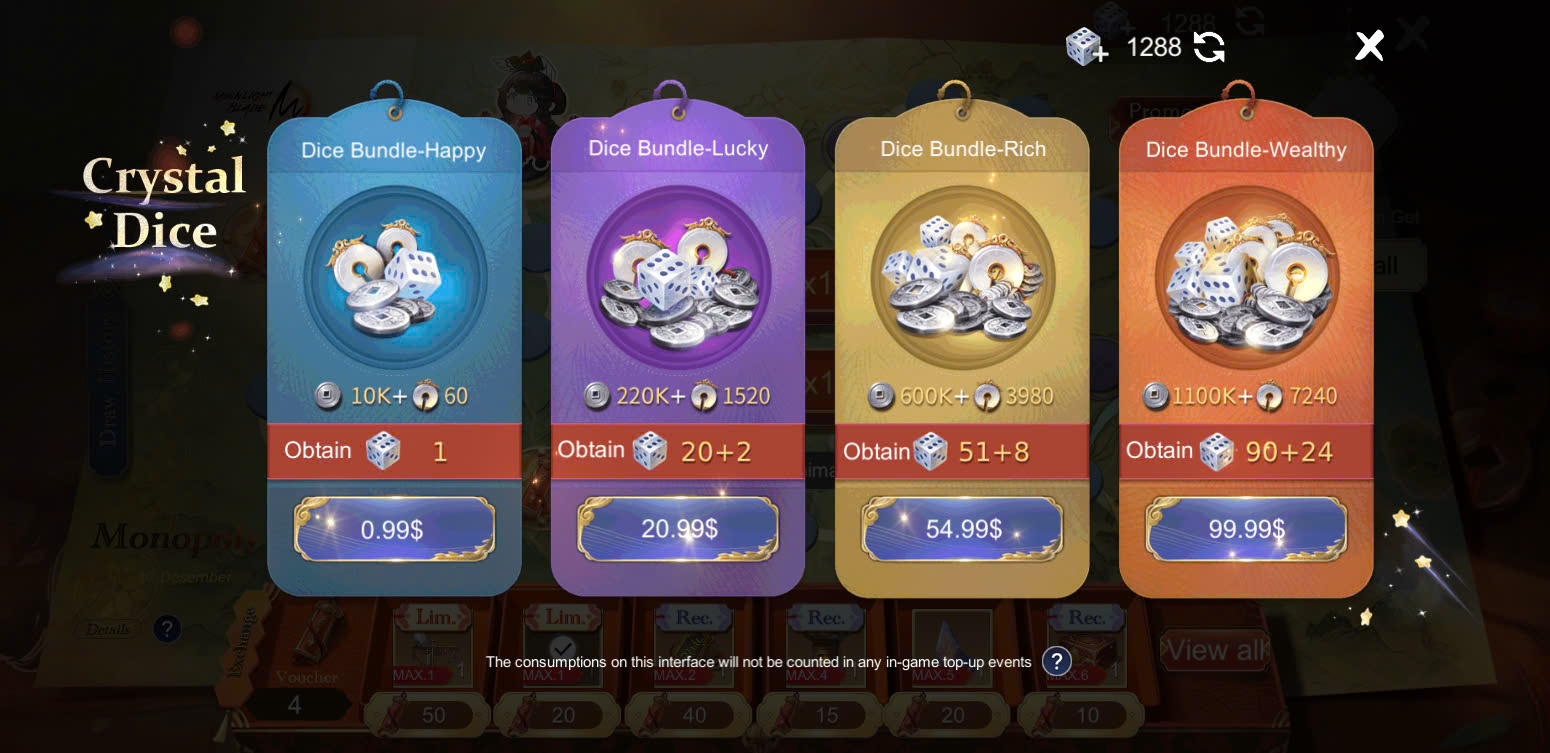Purchase the 99.99$ Dice Bundle-Wealthy
Image resolution: width=1550 pixels, height=753 pixels.
tap(1246, 529)
